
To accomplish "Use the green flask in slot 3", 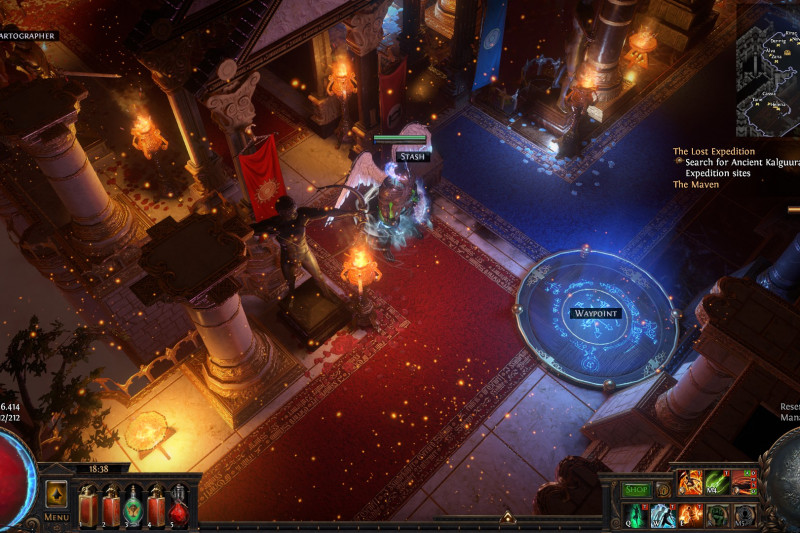I will [x=133, y=504].
